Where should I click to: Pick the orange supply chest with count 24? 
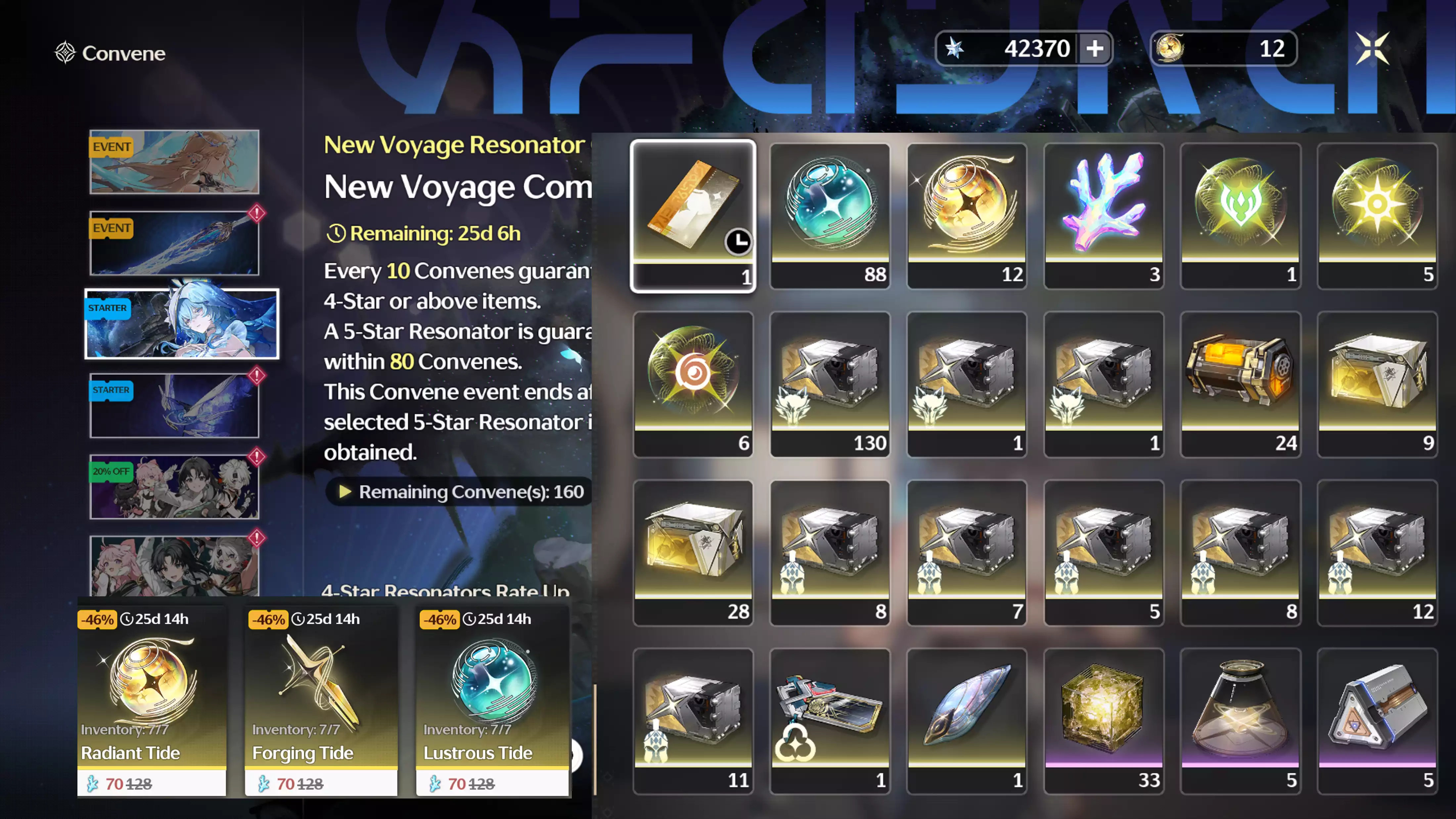[x=1240, y=384]
